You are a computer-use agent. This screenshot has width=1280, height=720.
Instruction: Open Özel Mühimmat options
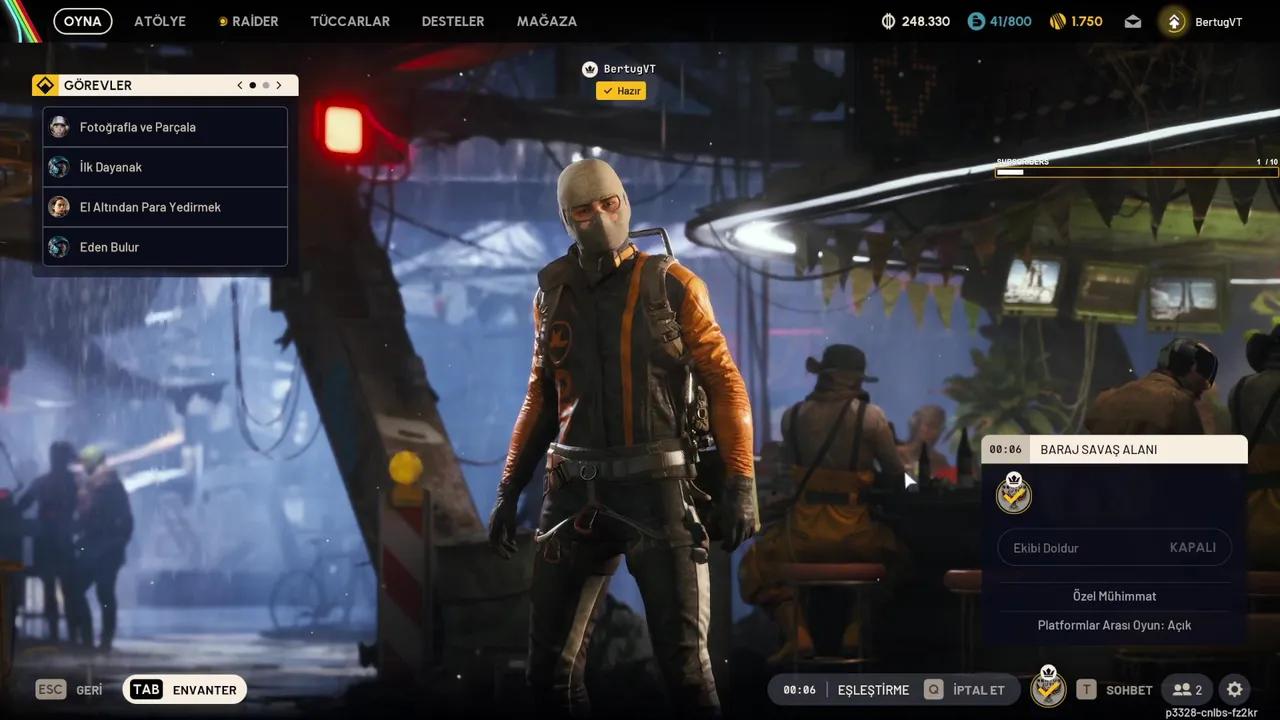tap(1114, 596)
